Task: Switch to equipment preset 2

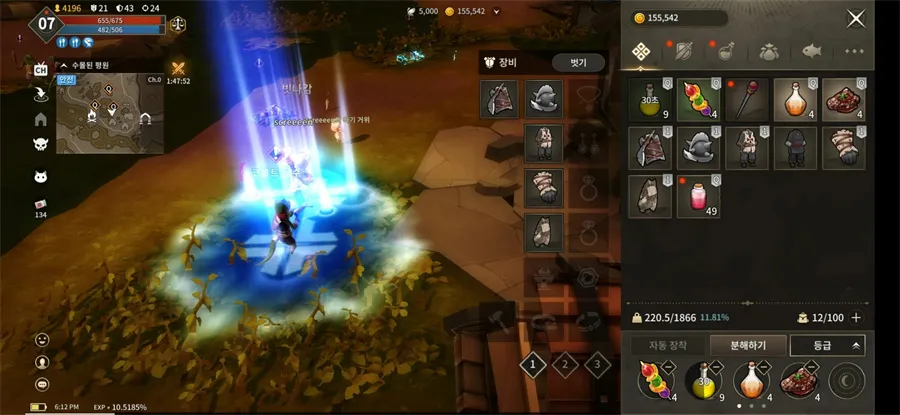Action: (566, 365)
